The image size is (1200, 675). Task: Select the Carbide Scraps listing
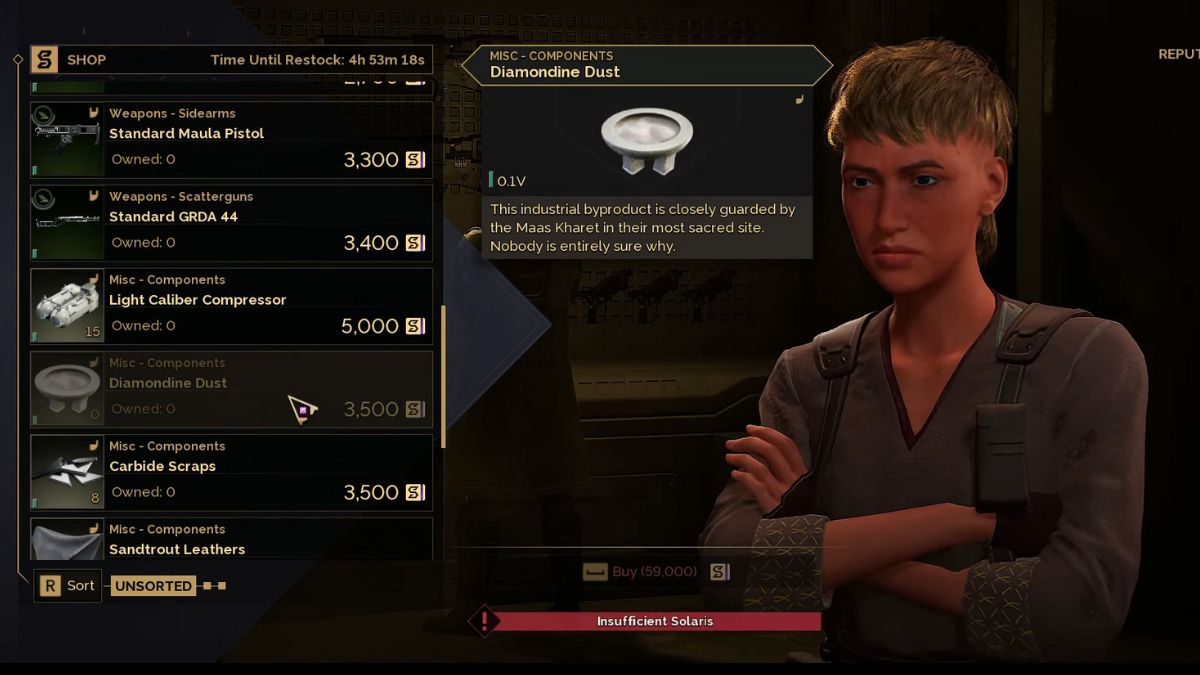(x=232, y=472)
